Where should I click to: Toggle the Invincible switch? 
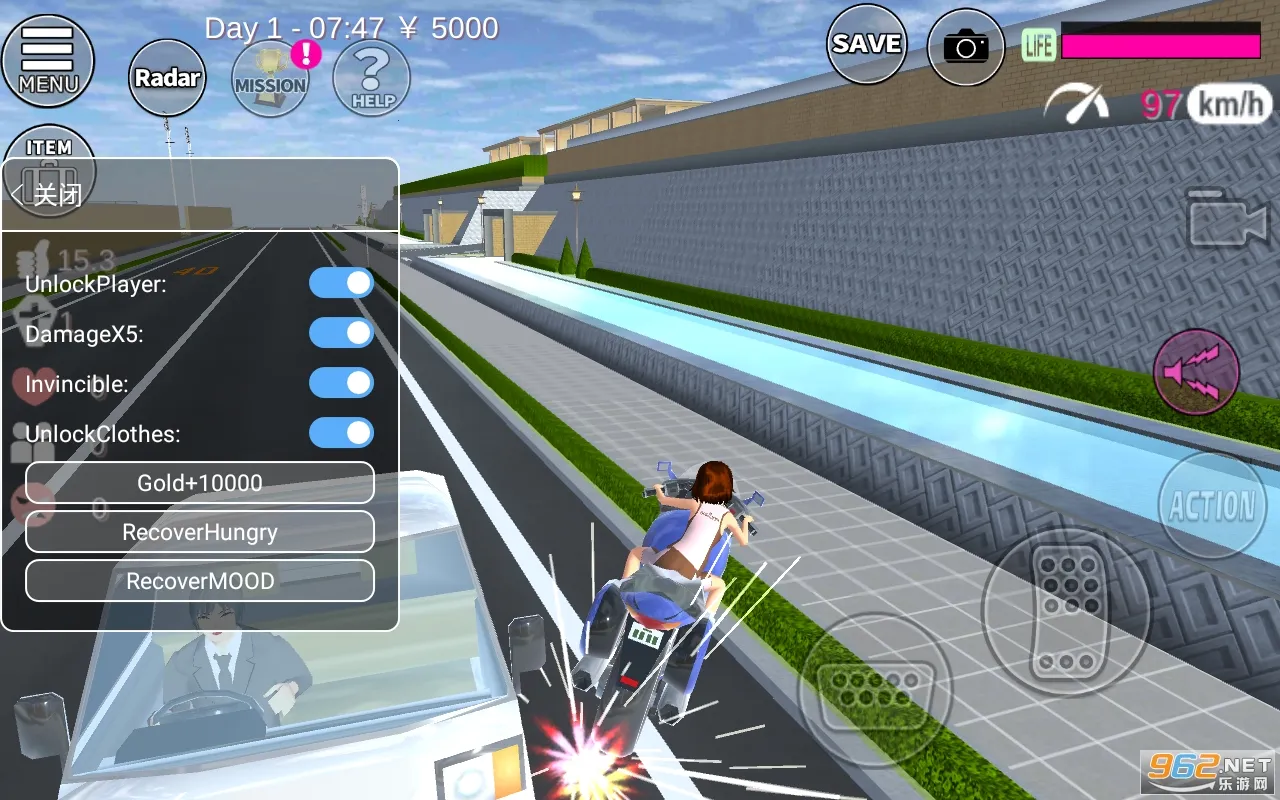pyautogui.click(x=341, y=383)
